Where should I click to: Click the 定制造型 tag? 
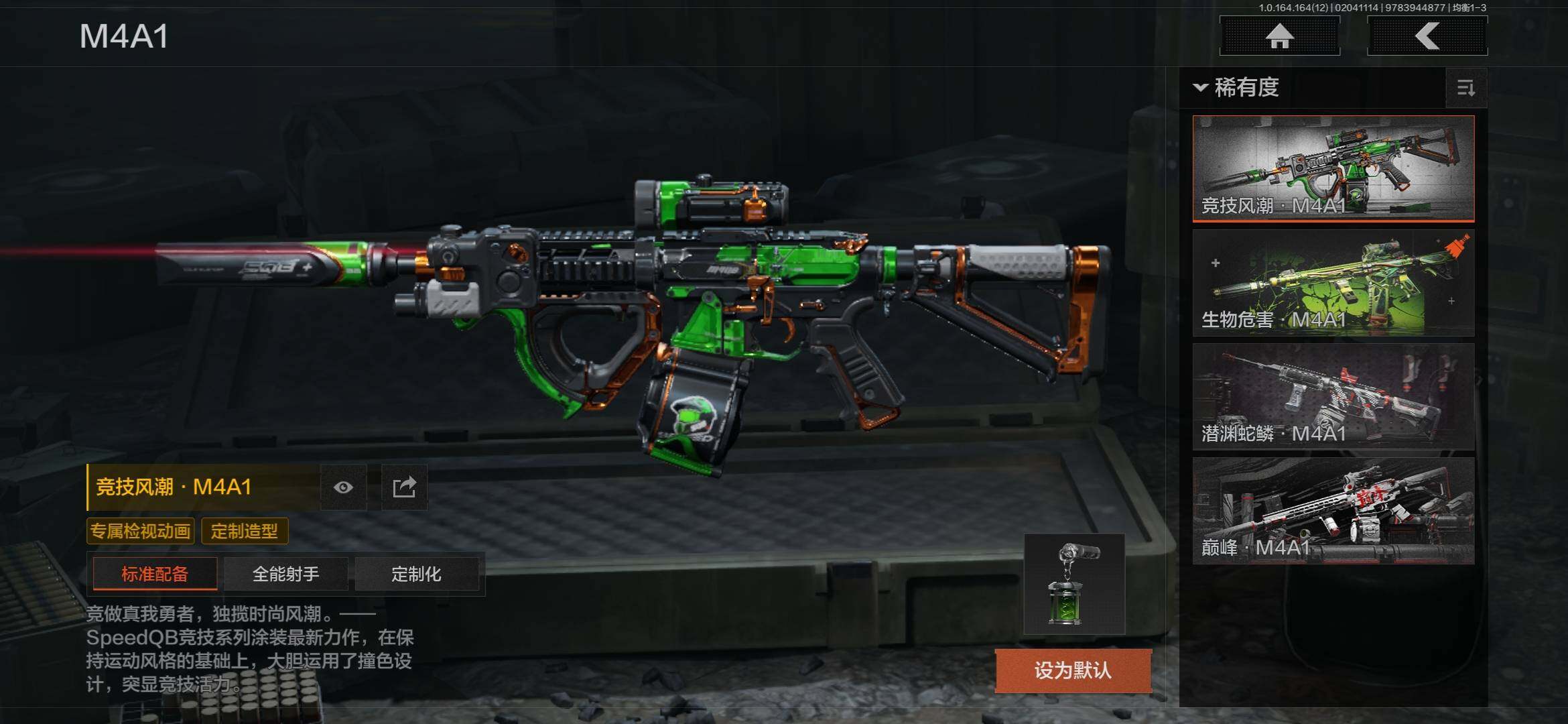point(245,532)
